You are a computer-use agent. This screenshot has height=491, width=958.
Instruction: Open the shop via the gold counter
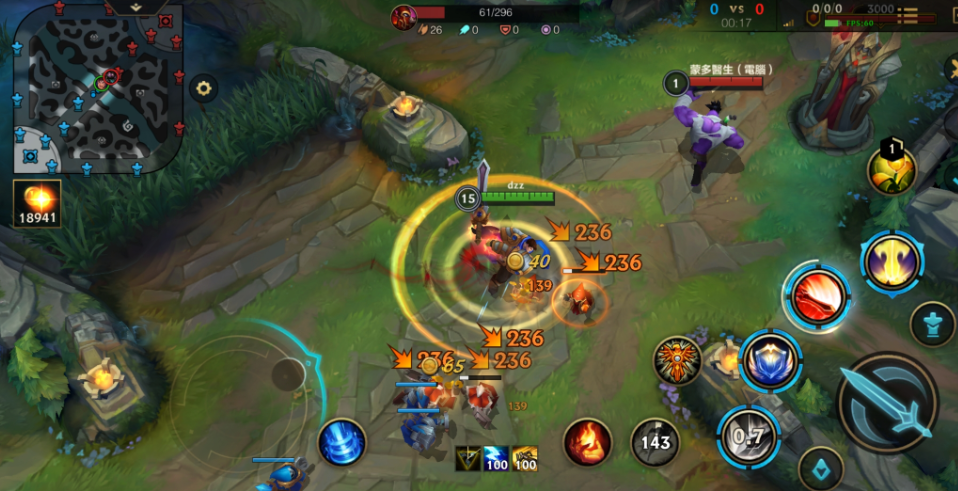[x=37, y=203]
